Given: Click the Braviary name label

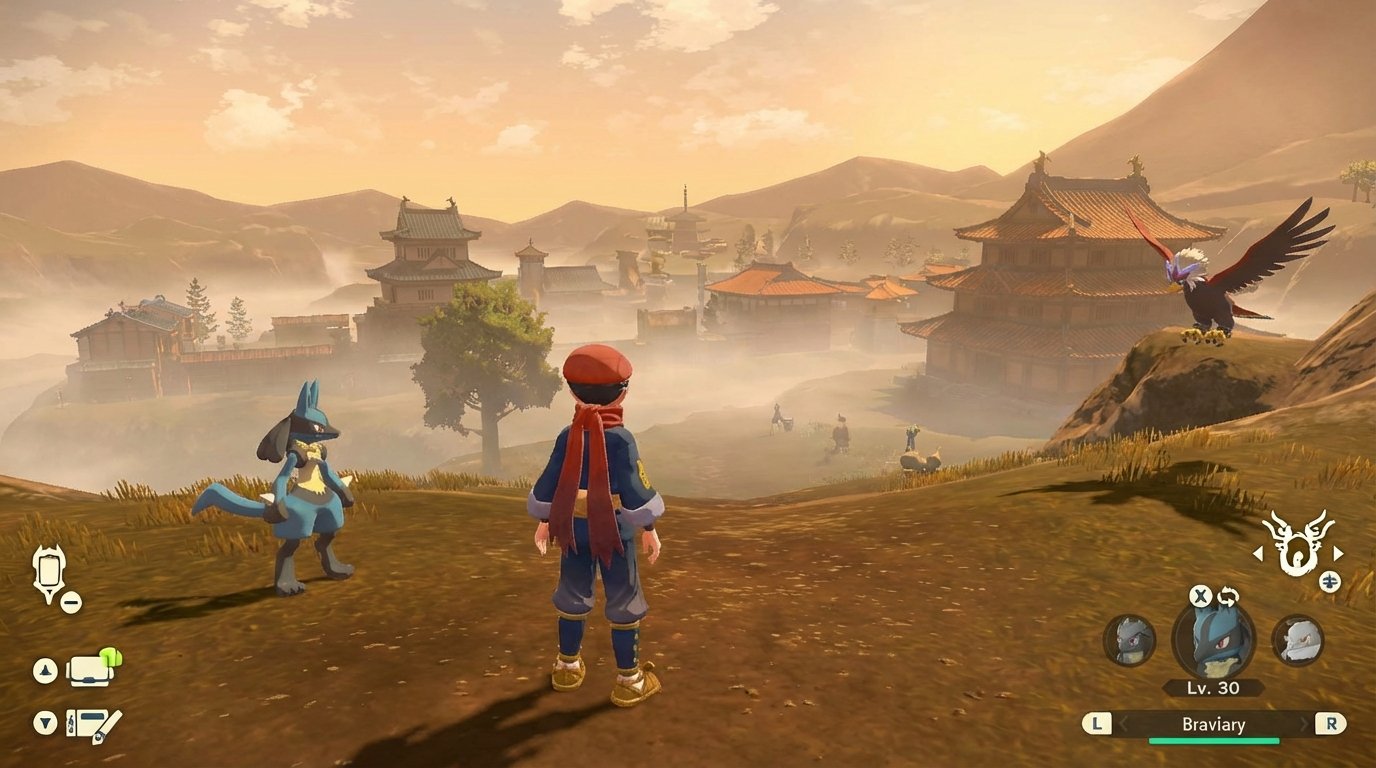Looking at the screenshot, I should [1214, 724].
